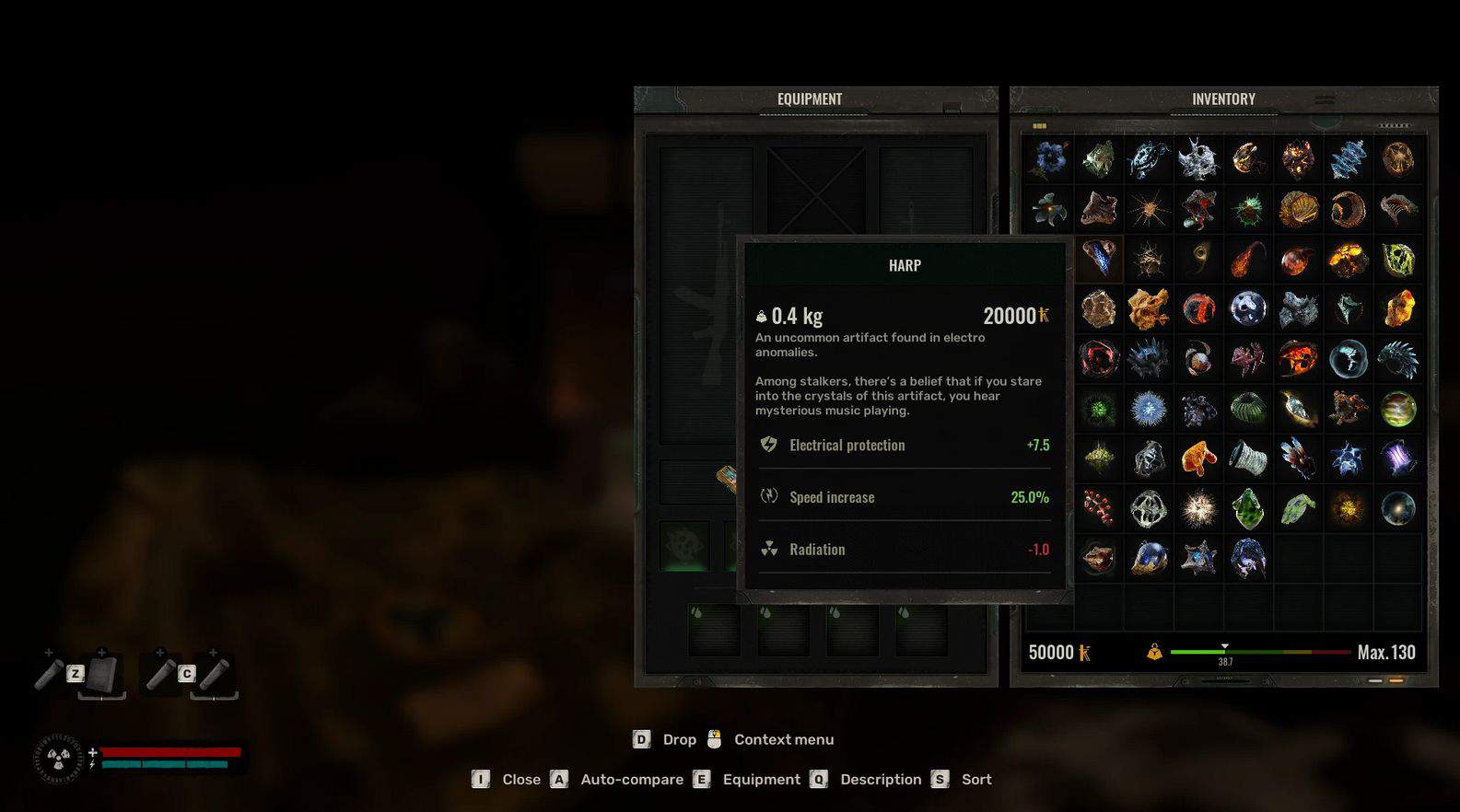Screen dimensions: 1460x812
Task: Select the wire cage ball artifact
Action: [x=1149, y=508]
